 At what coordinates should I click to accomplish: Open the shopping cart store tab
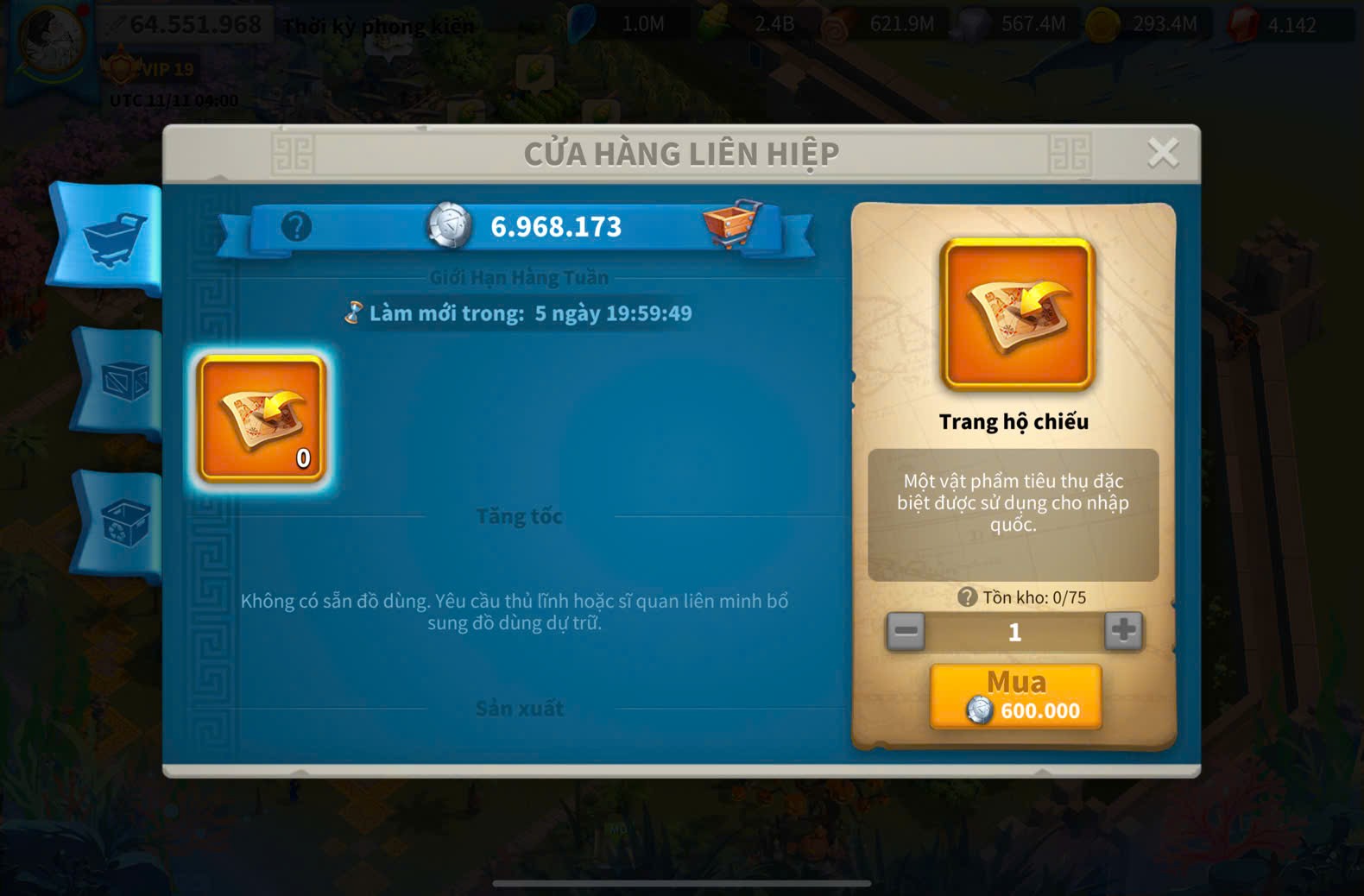(111, 237)
